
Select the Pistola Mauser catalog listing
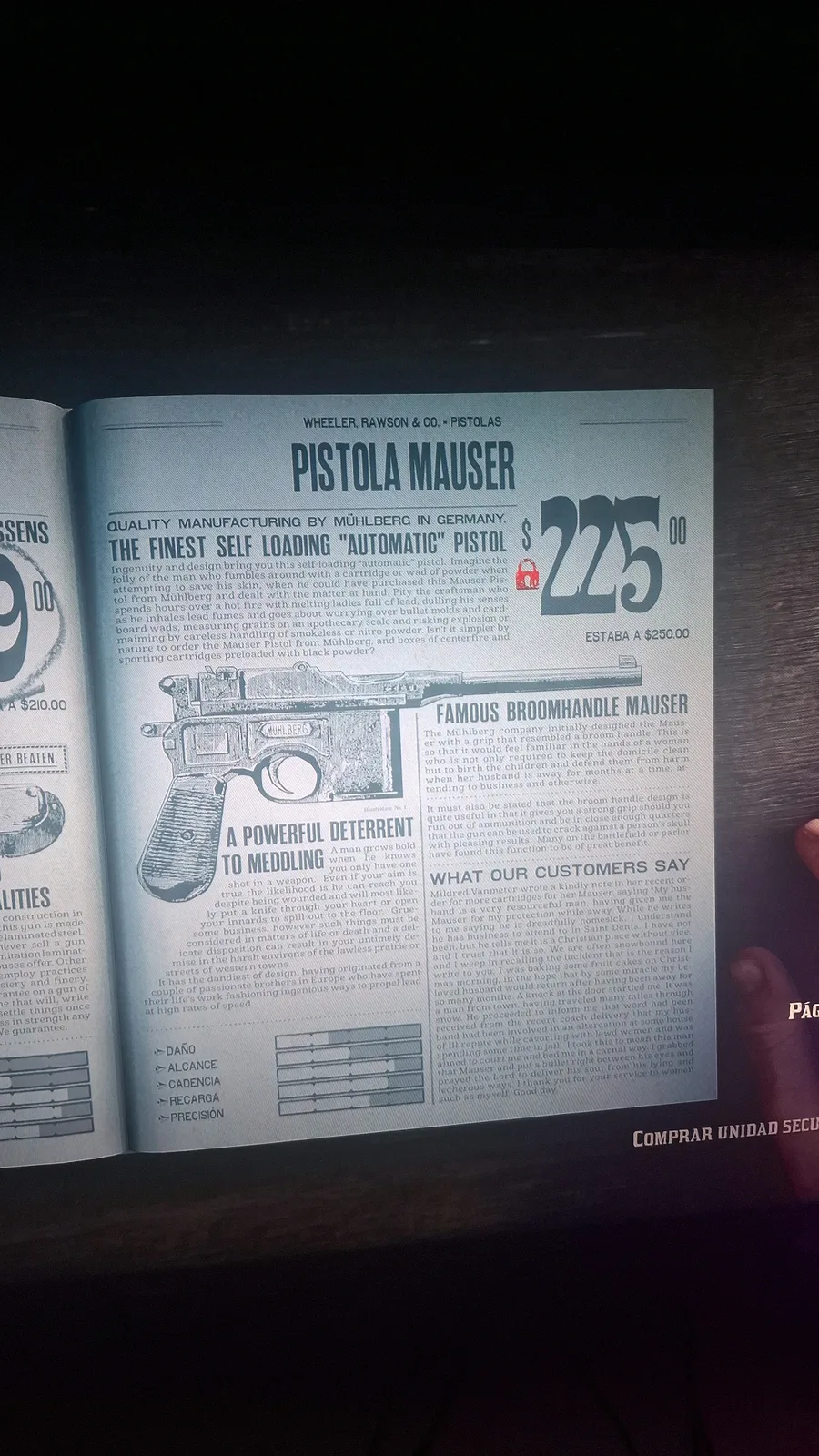403,468
